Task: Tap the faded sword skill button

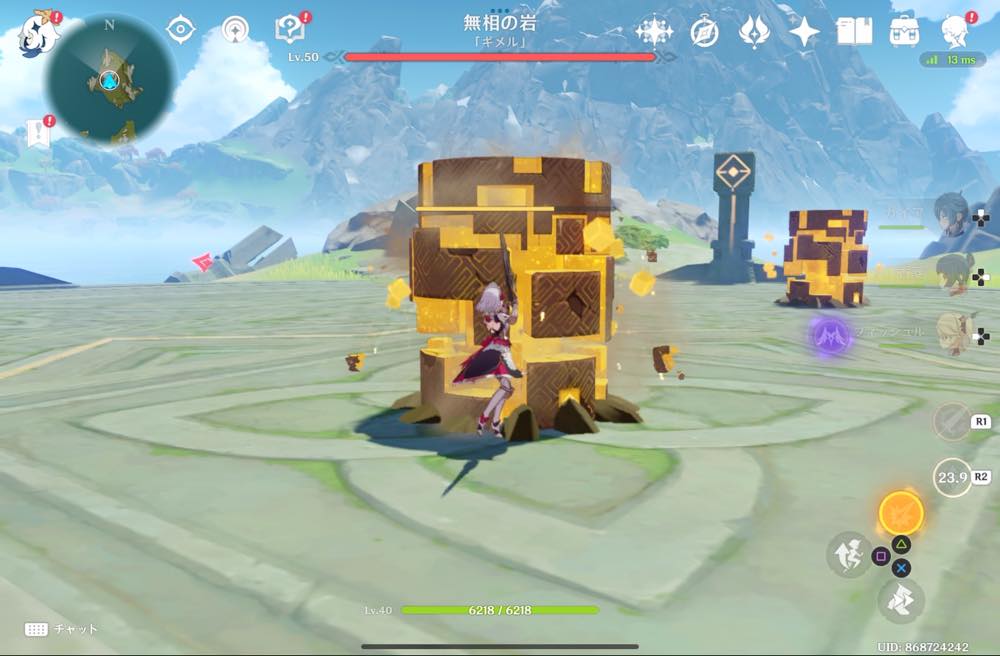Action: point(952,421)
